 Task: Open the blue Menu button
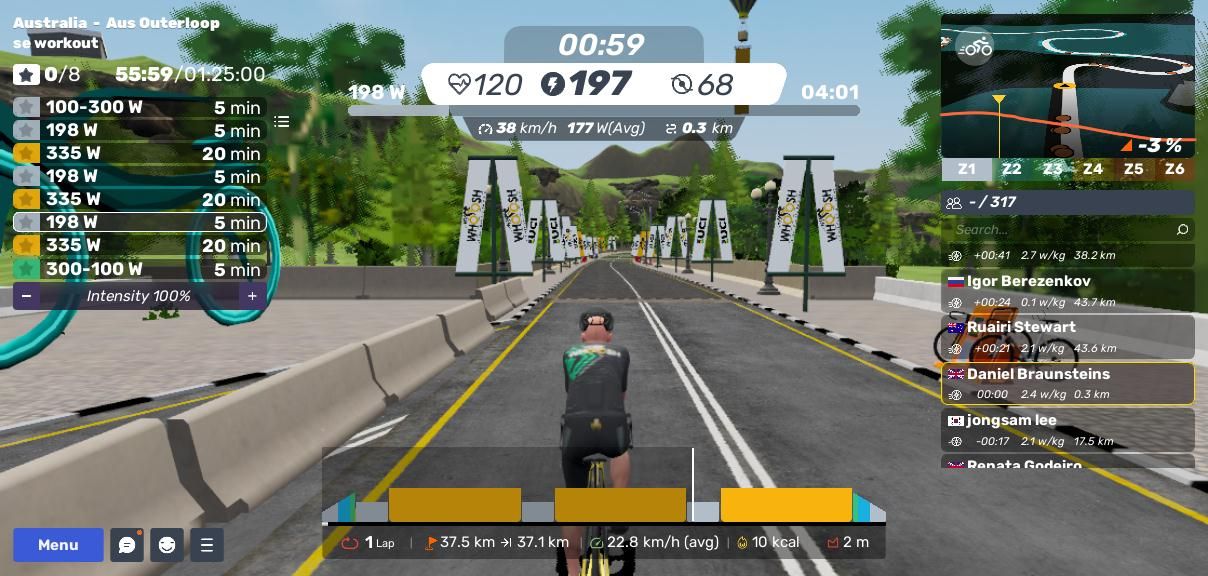click(58, 545)
